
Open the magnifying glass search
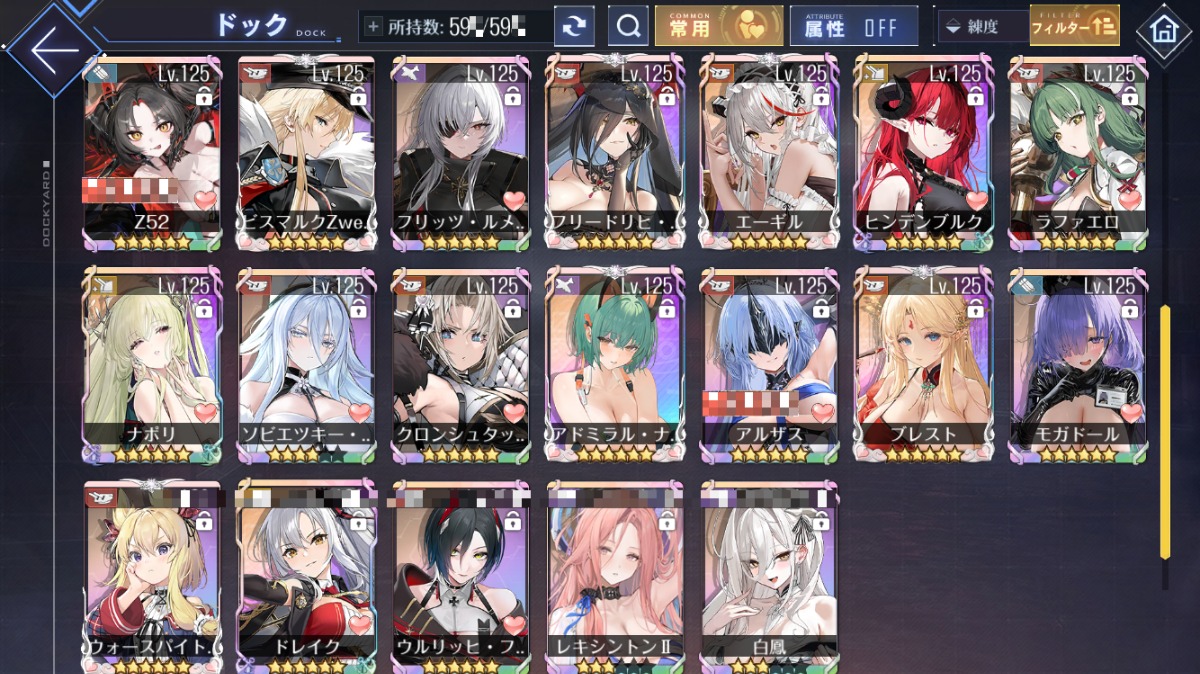pos(628,27)
